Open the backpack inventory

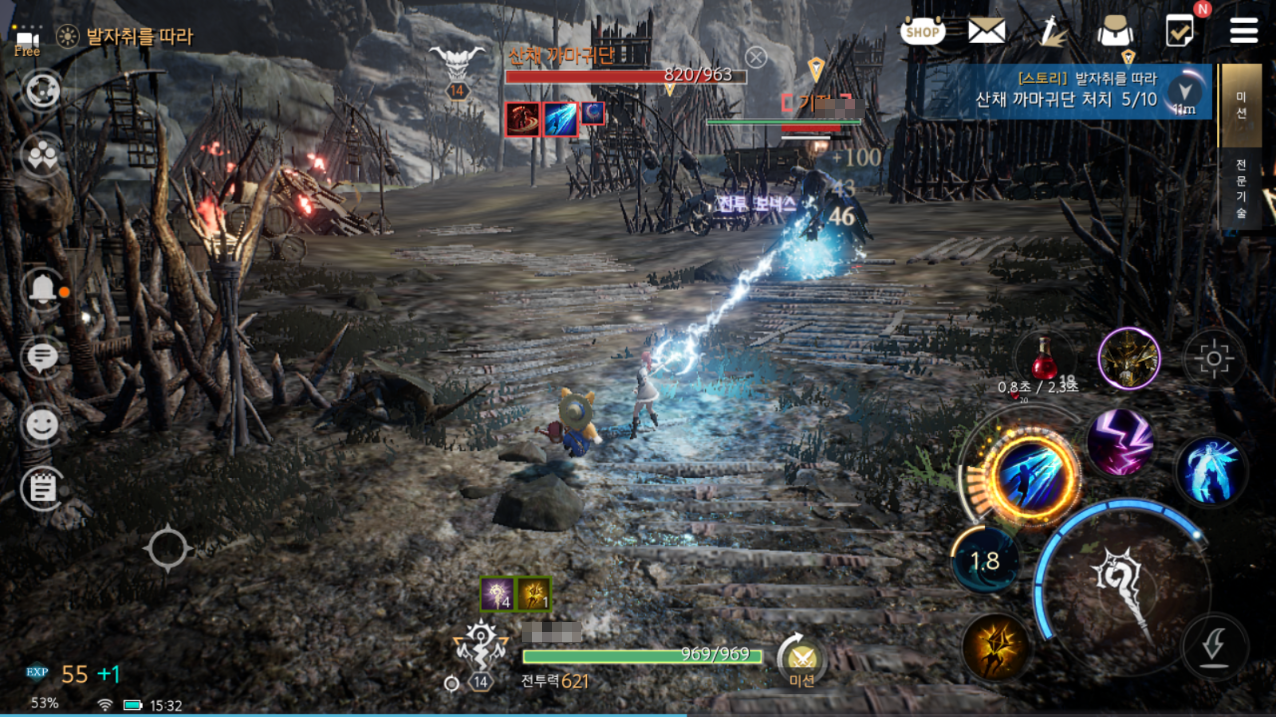tap(1114, 32)
